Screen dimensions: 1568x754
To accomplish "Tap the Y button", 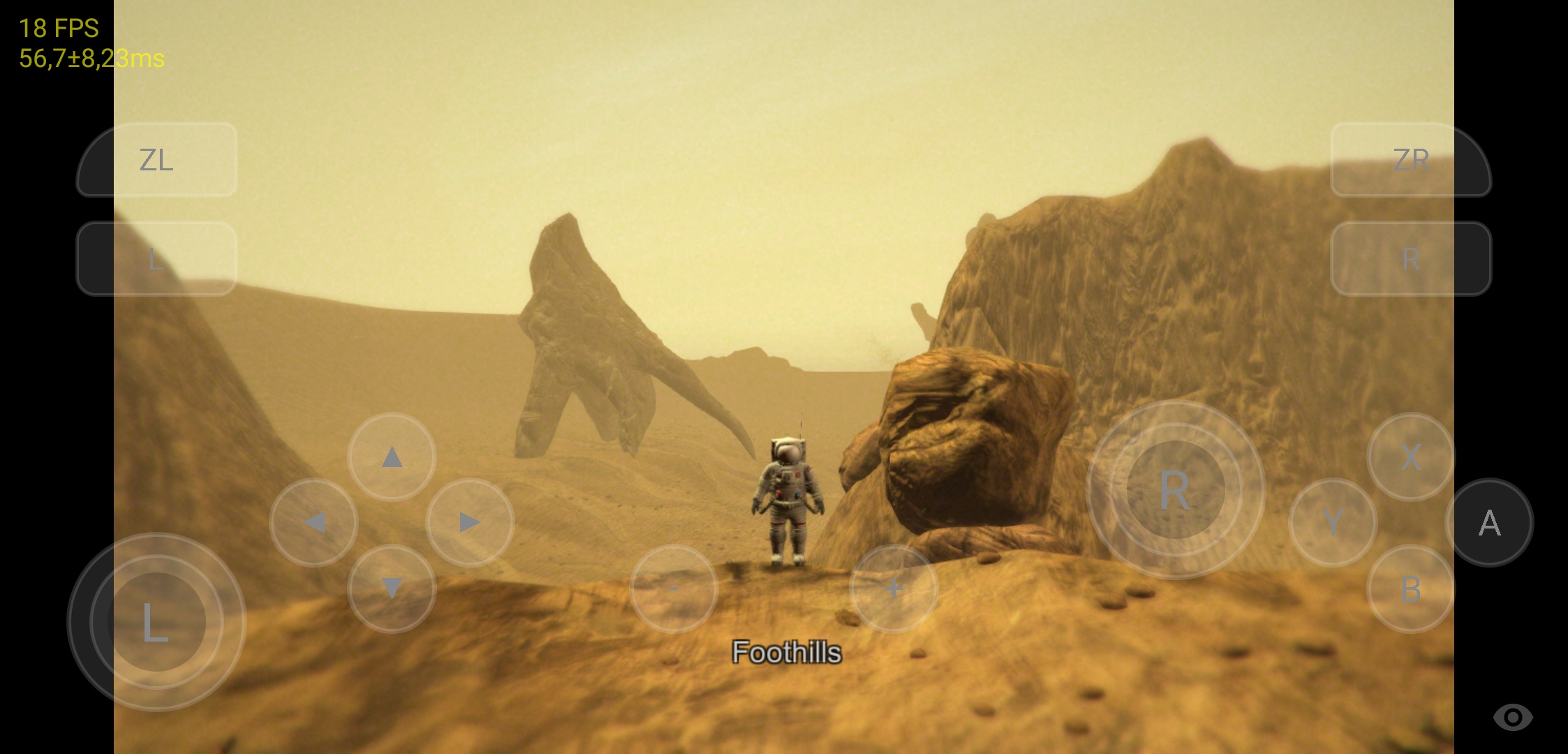I will [1334, 522].
